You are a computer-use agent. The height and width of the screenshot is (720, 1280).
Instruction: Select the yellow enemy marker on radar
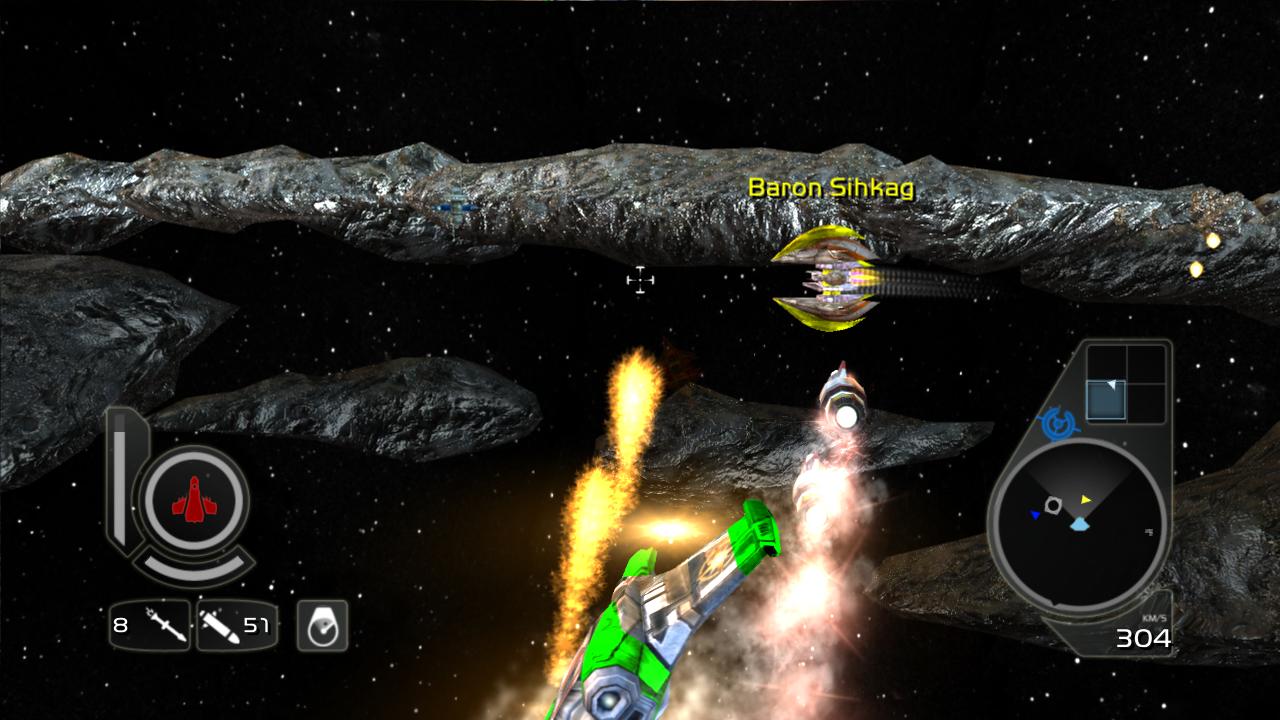[x=1086, y=499]
